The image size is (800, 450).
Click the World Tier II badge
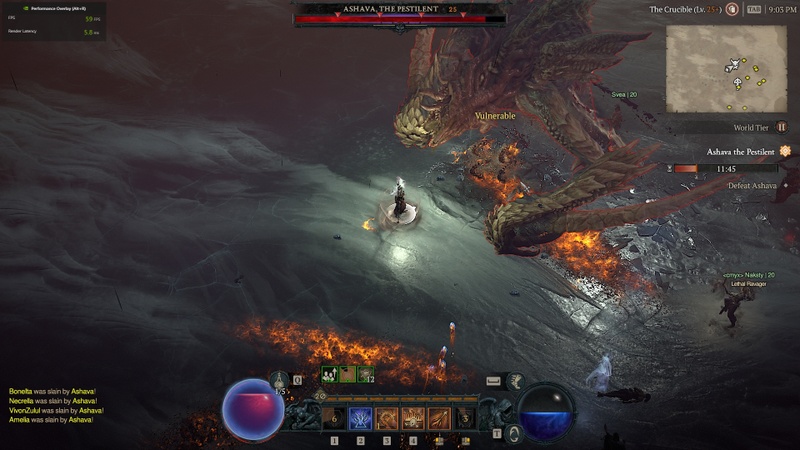click(782, 127)
